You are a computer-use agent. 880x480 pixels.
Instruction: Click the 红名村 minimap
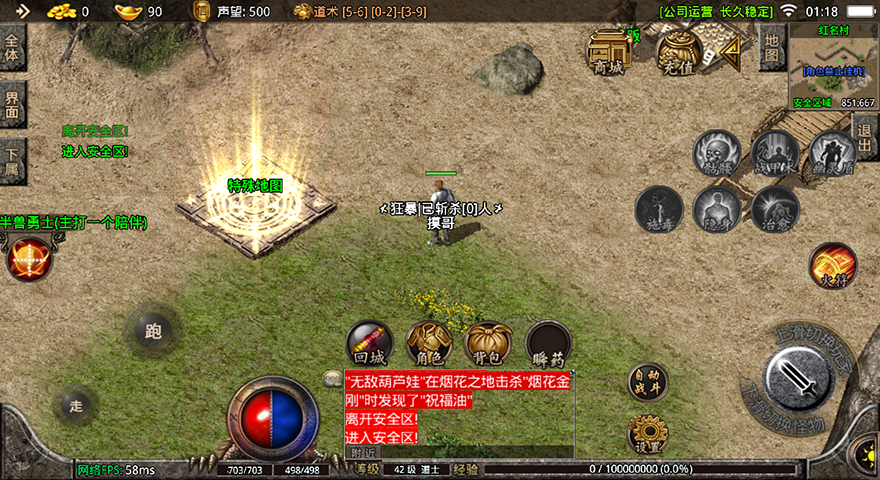tap(832, 66)
